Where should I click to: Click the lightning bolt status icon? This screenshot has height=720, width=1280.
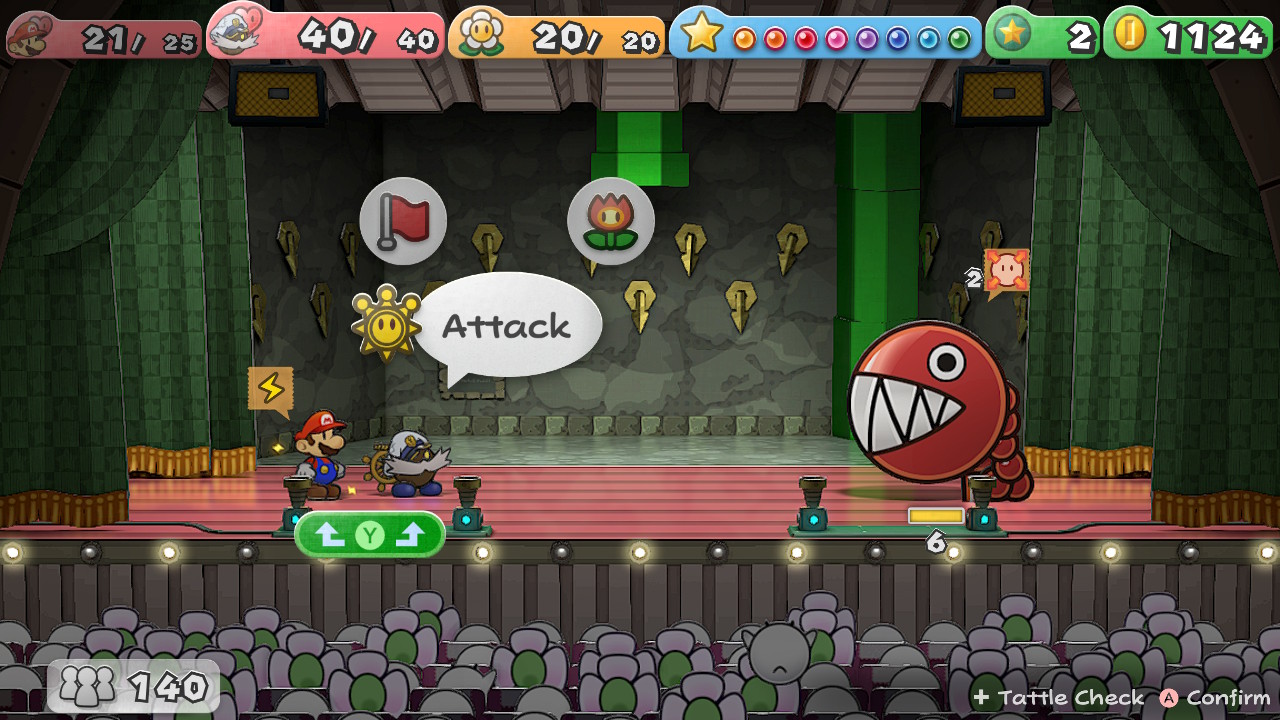click(x=270, y=388)
